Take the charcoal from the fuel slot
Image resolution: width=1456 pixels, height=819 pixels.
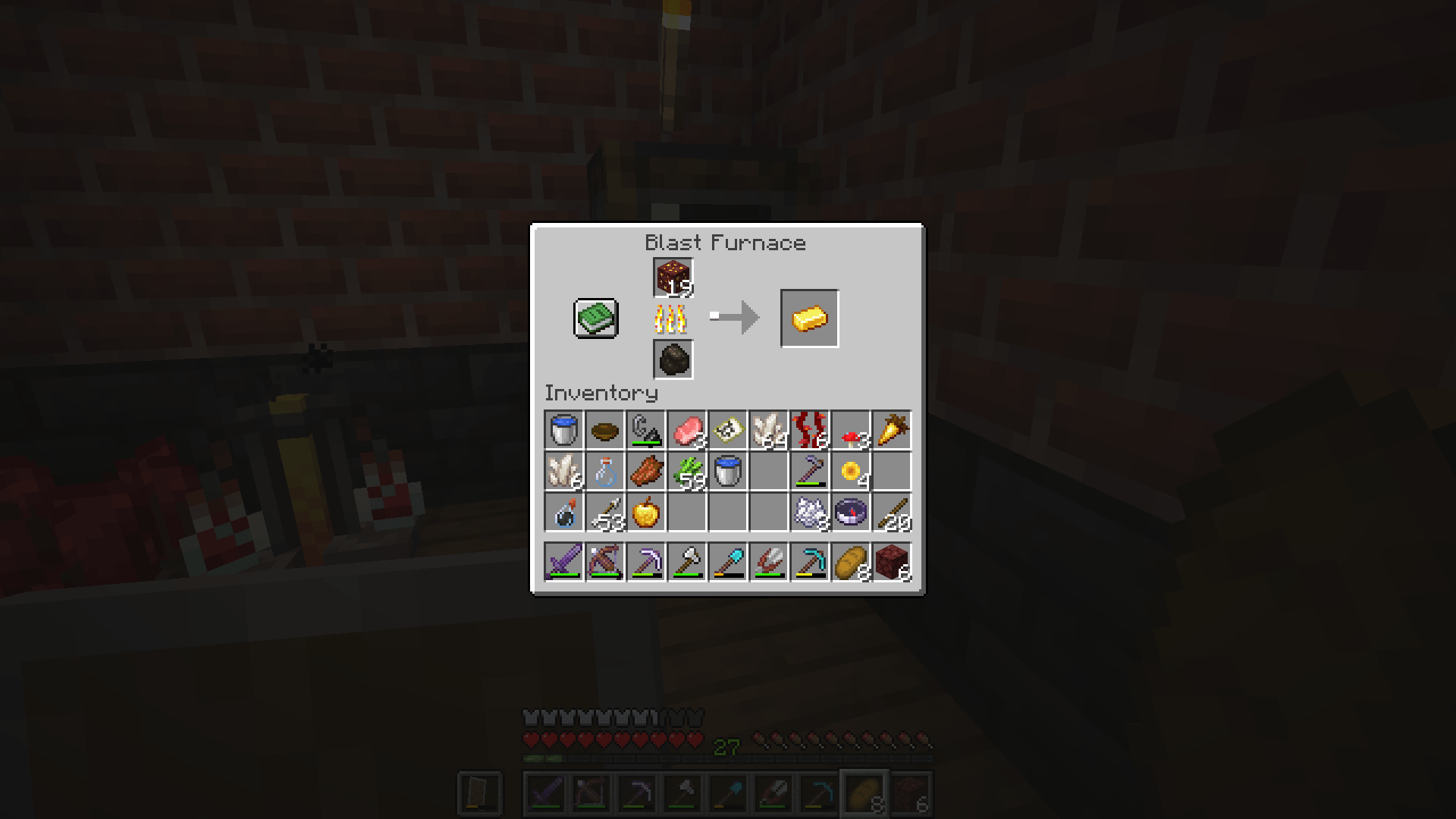[x=672, y=359]
